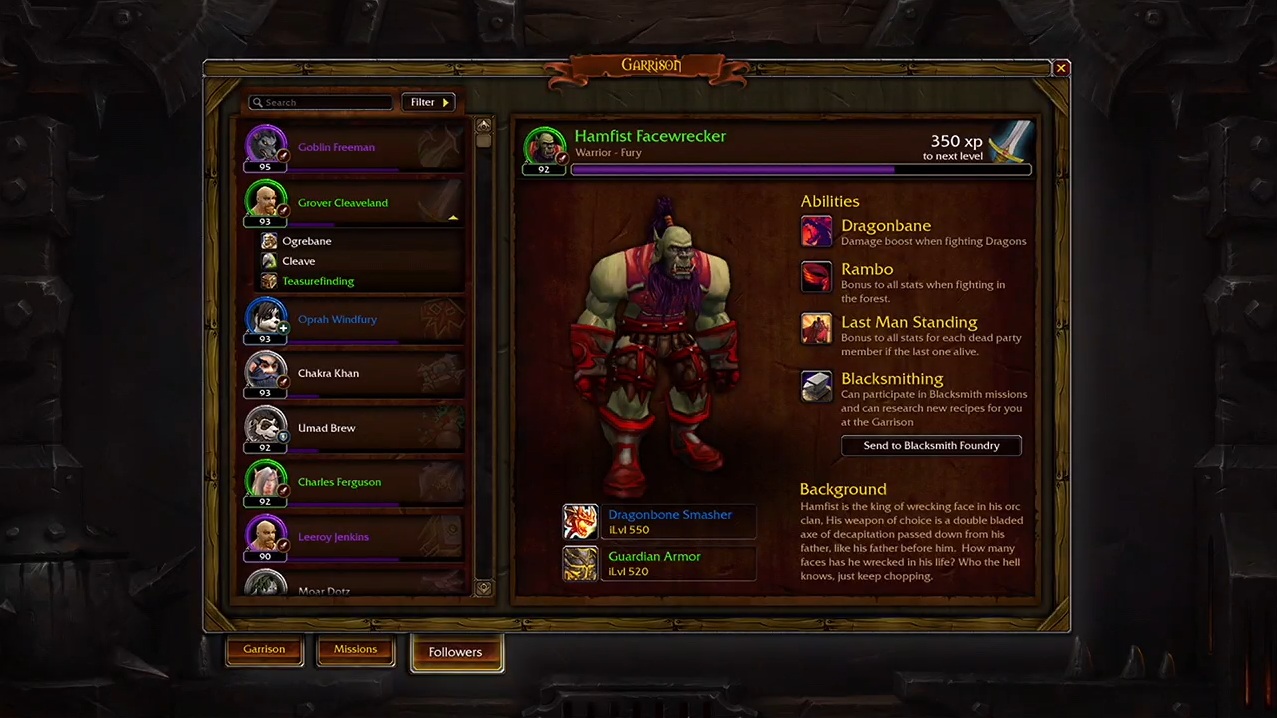Choose Oprah Windfury from the list
Screen dimensions: 1277x718
coord(350,320)
